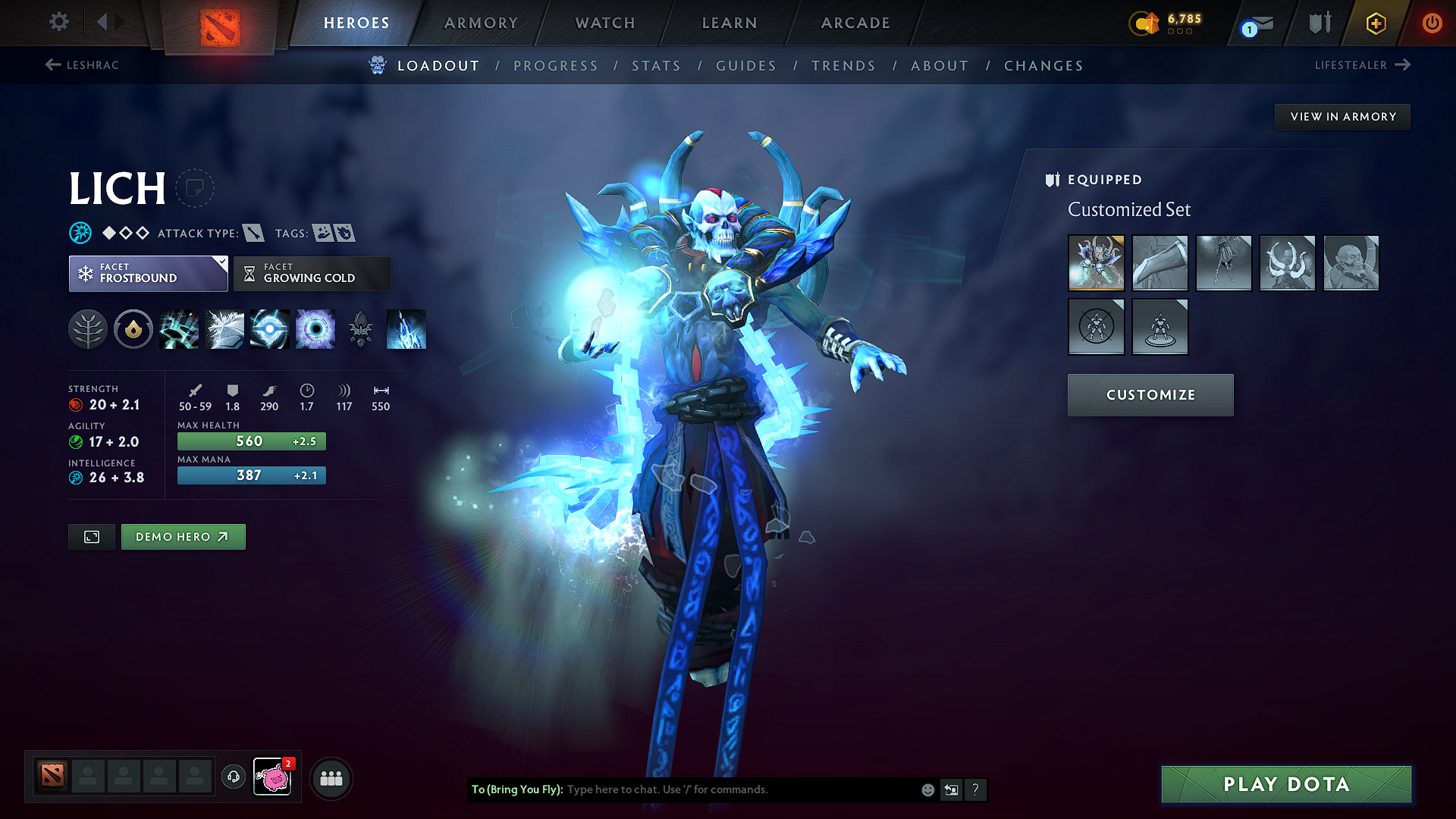Select the Frost Blast ability icon

[179, 329]
